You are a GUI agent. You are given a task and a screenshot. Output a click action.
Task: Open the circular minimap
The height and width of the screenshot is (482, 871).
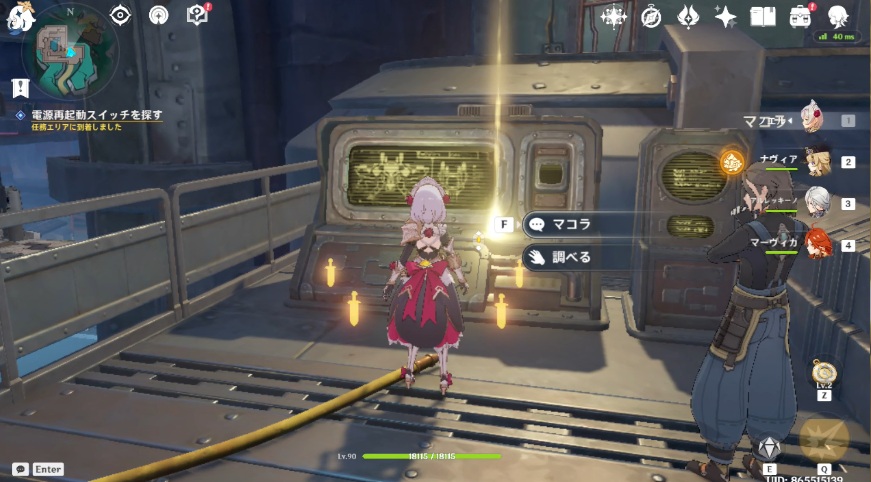pos(70,48)
